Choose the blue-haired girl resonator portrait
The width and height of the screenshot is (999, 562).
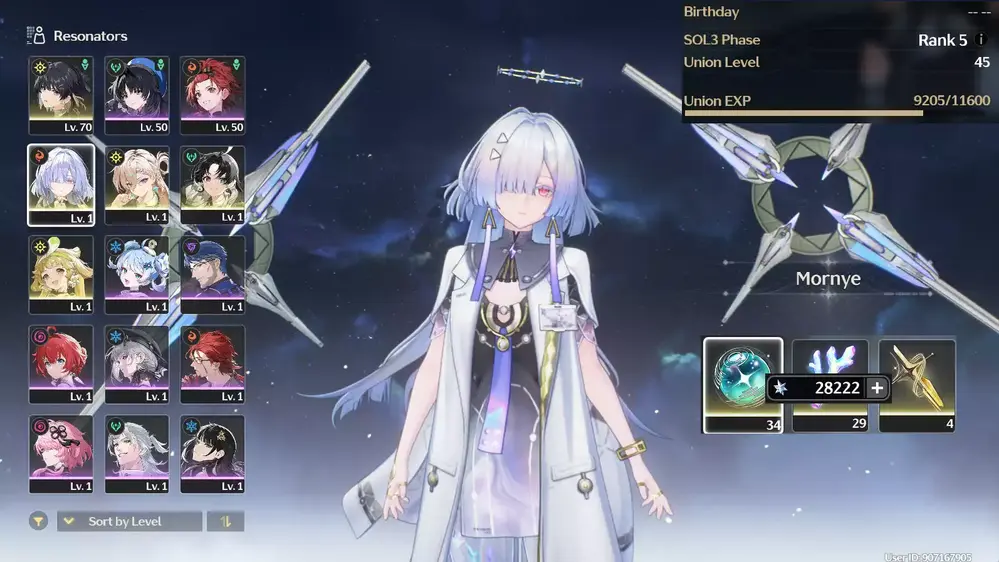point(137,275)
